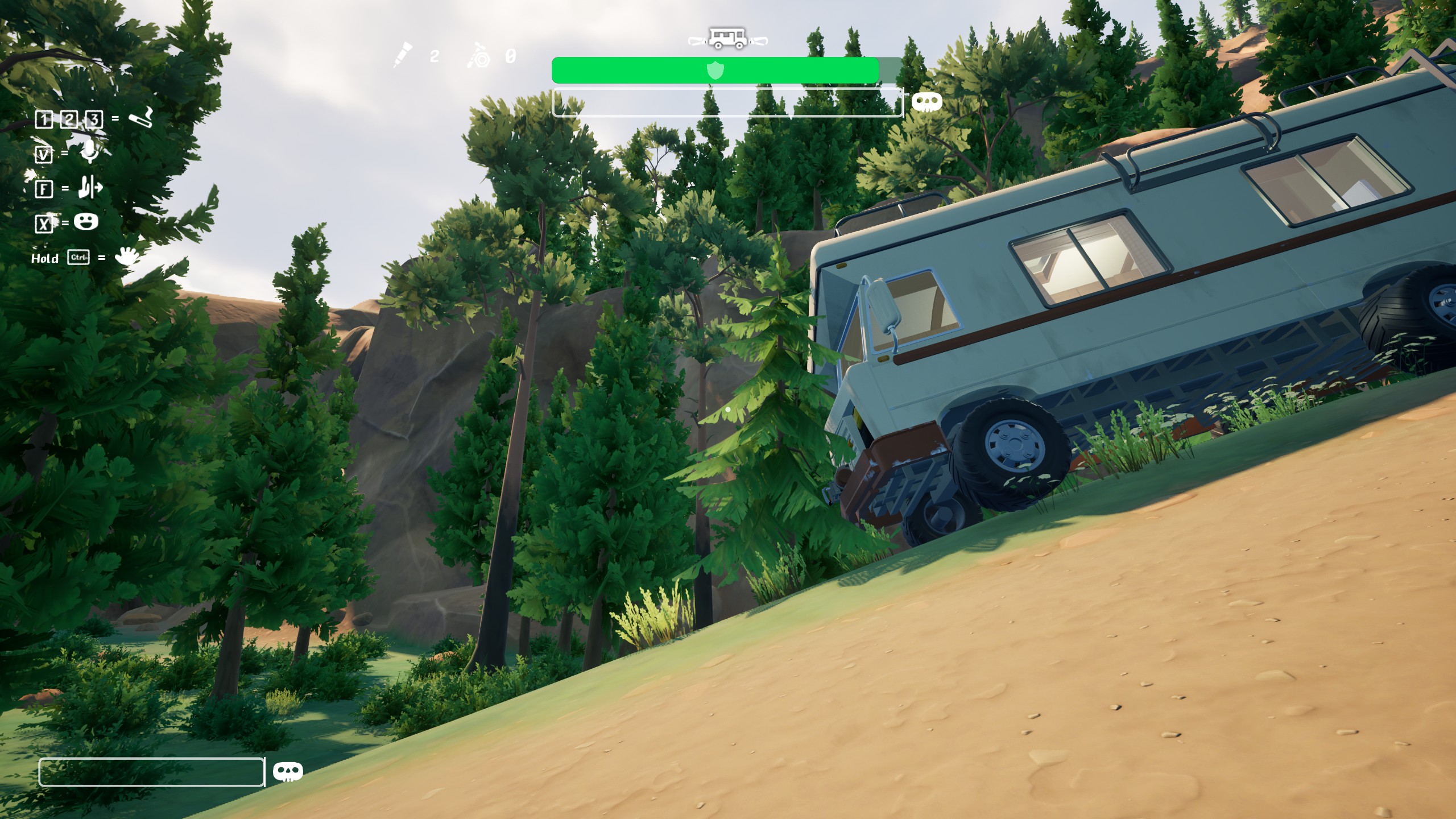Click the skull icon beside the RV's empty bar
The width and height of the screenshot is (1456, 819).
pyautogui.click(x=926, y=102)
